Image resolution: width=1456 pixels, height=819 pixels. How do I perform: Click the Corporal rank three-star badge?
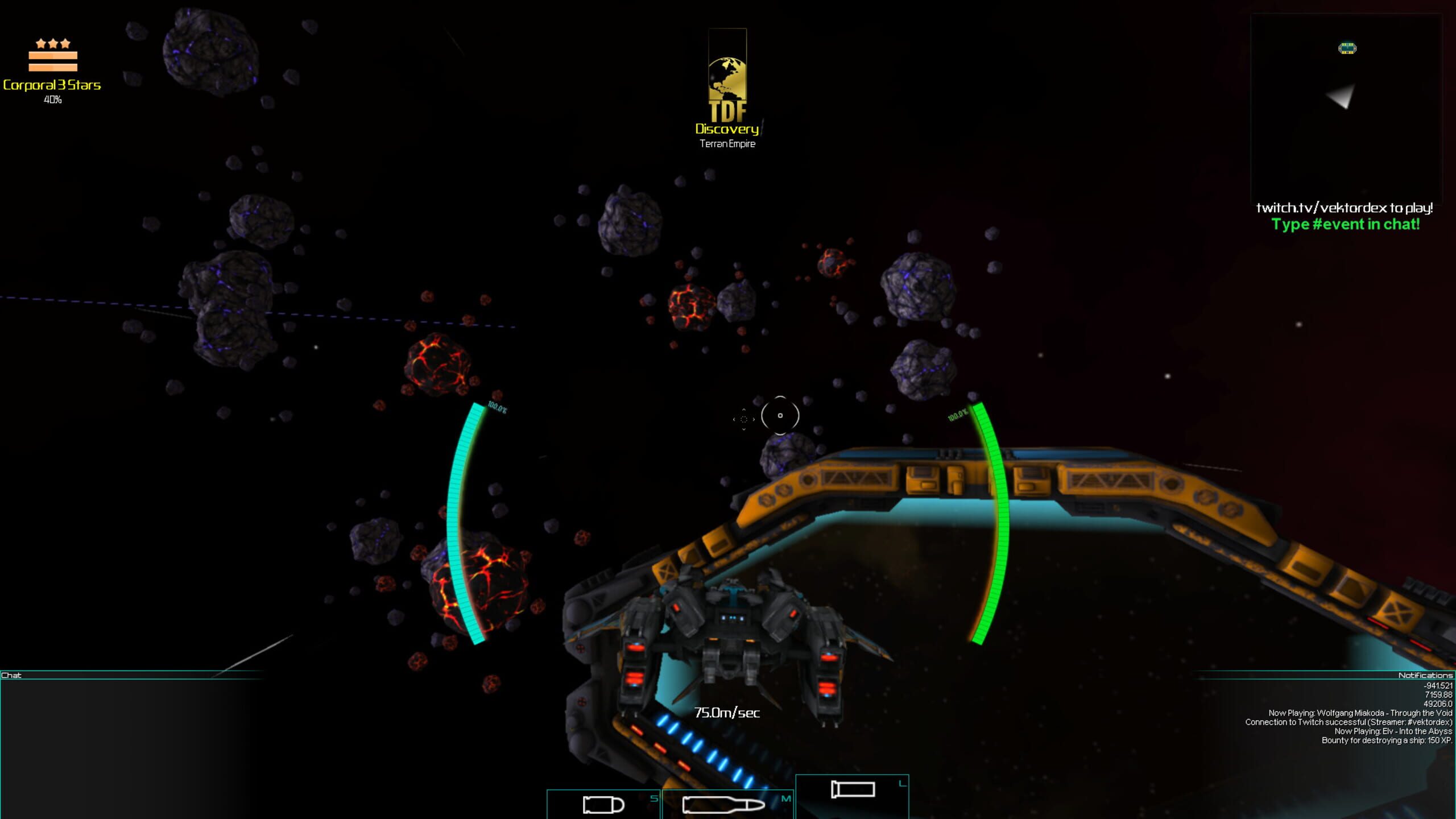[54, 43]
